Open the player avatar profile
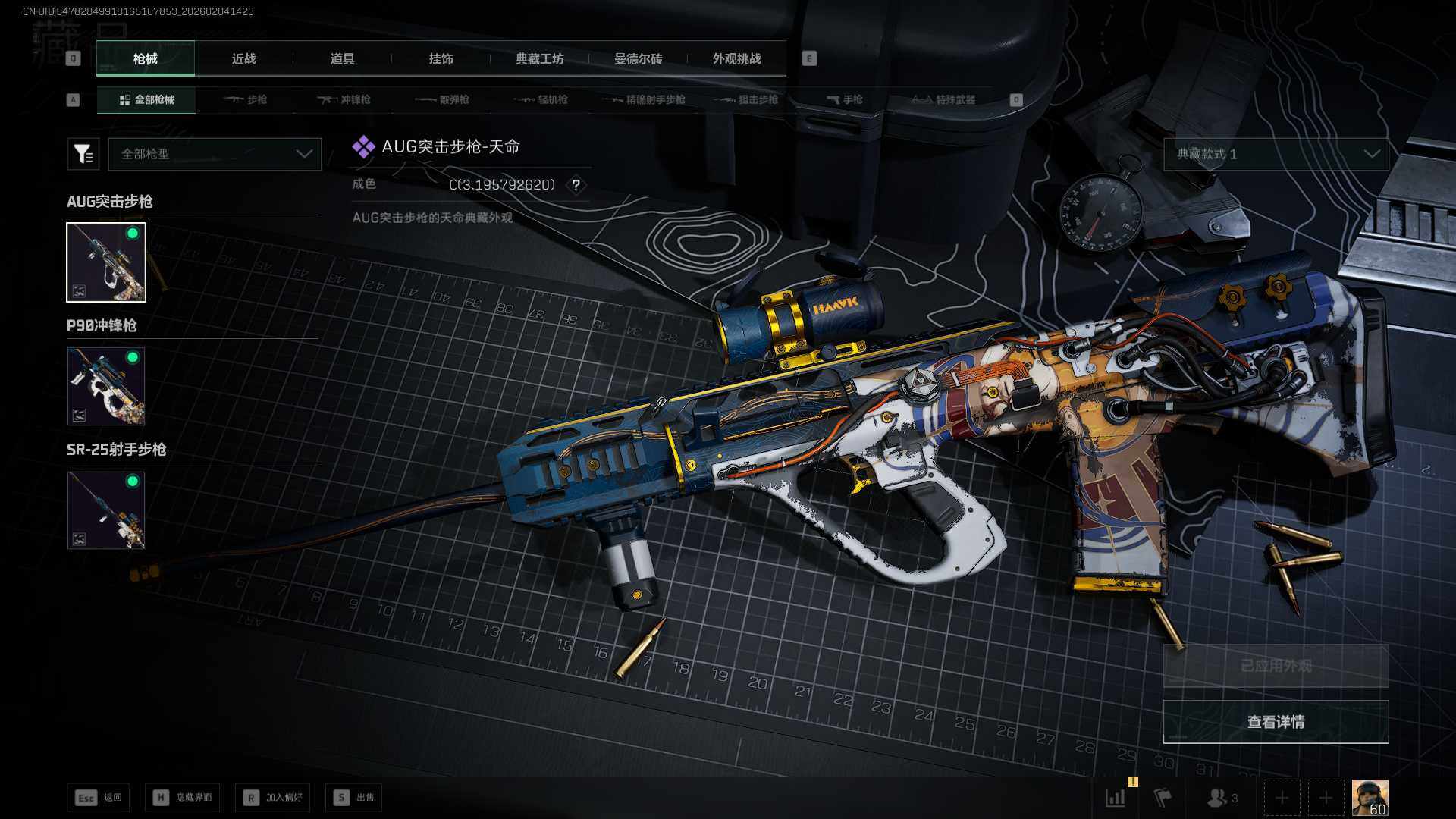Image resolution: width=1456 pixels, height=819 pixels. (x=1370, y=798)
